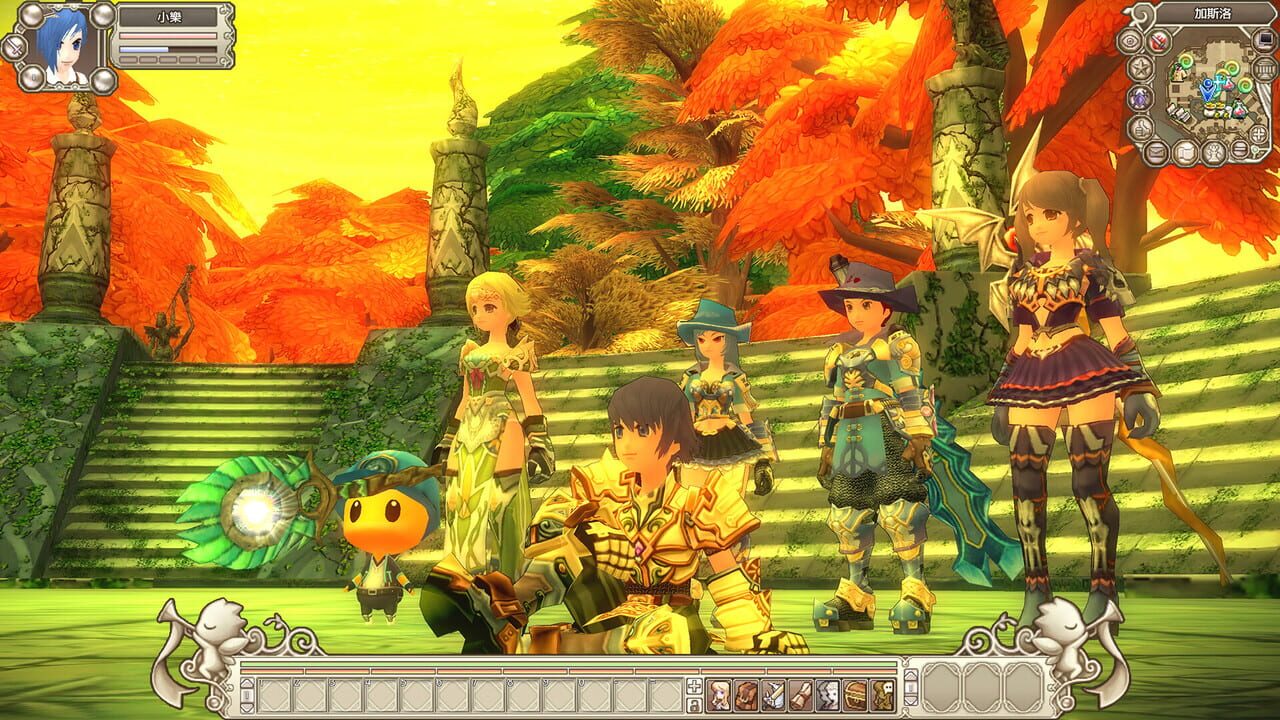Toggle the small 'a' auto button near the hotbar
This screenshot has height=720, width=1280.
point(692,703)
